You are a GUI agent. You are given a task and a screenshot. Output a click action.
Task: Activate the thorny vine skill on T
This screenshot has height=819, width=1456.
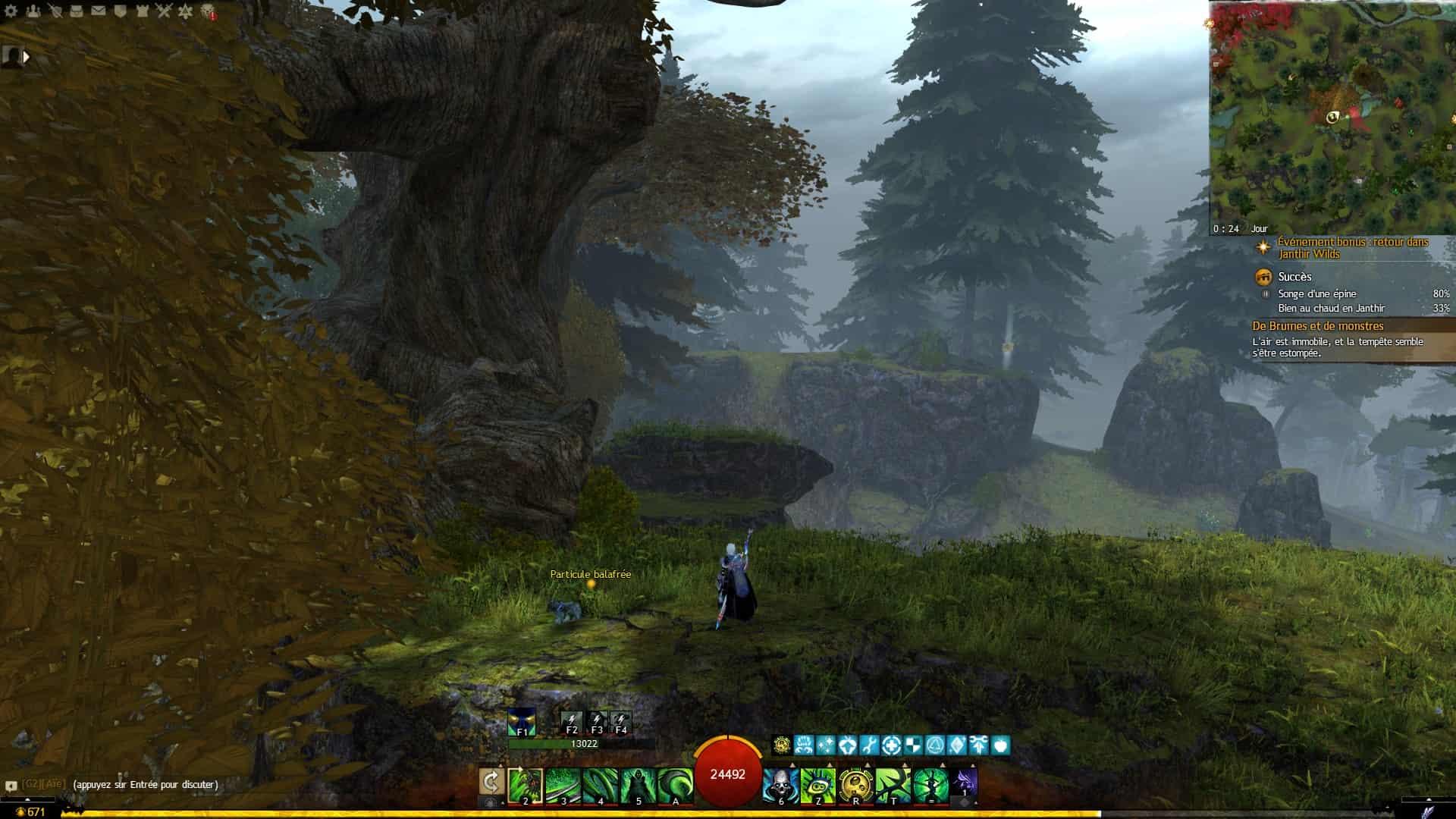(x=893, y=785)
